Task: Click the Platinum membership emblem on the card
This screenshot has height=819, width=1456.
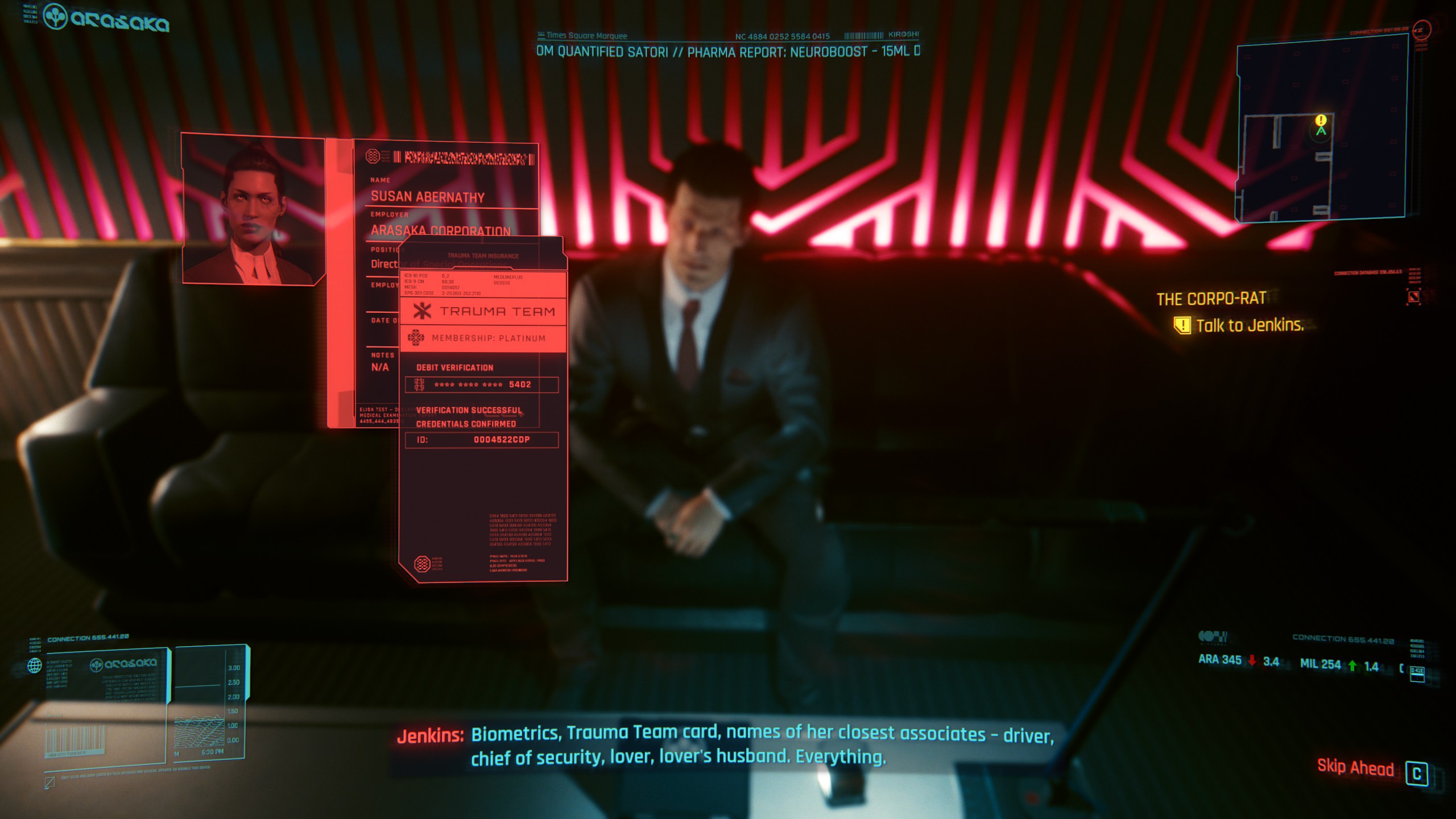Action: point(416,338)
